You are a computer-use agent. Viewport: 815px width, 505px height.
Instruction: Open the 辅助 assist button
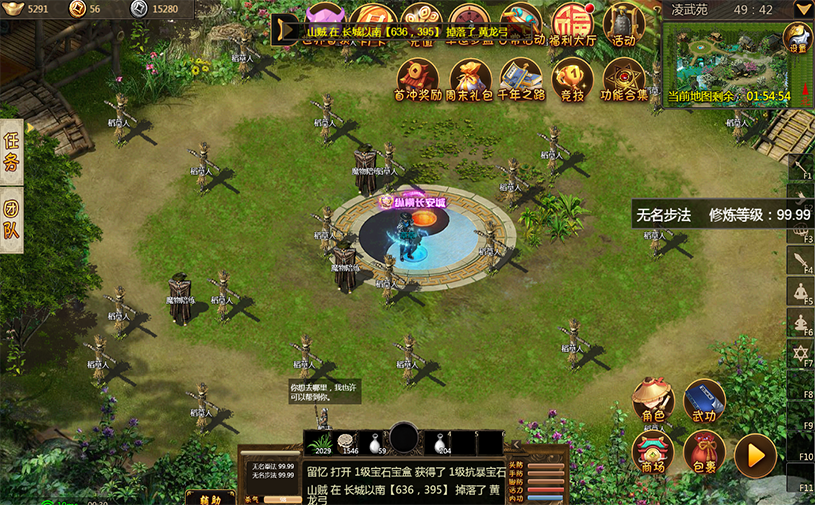click(210, 497)
